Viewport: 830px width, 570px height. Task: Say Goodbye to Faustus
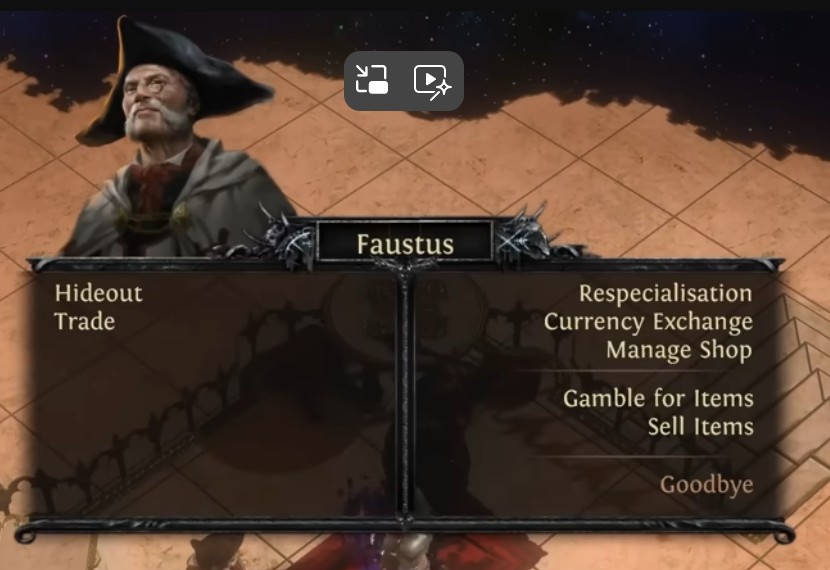(706, 486)
